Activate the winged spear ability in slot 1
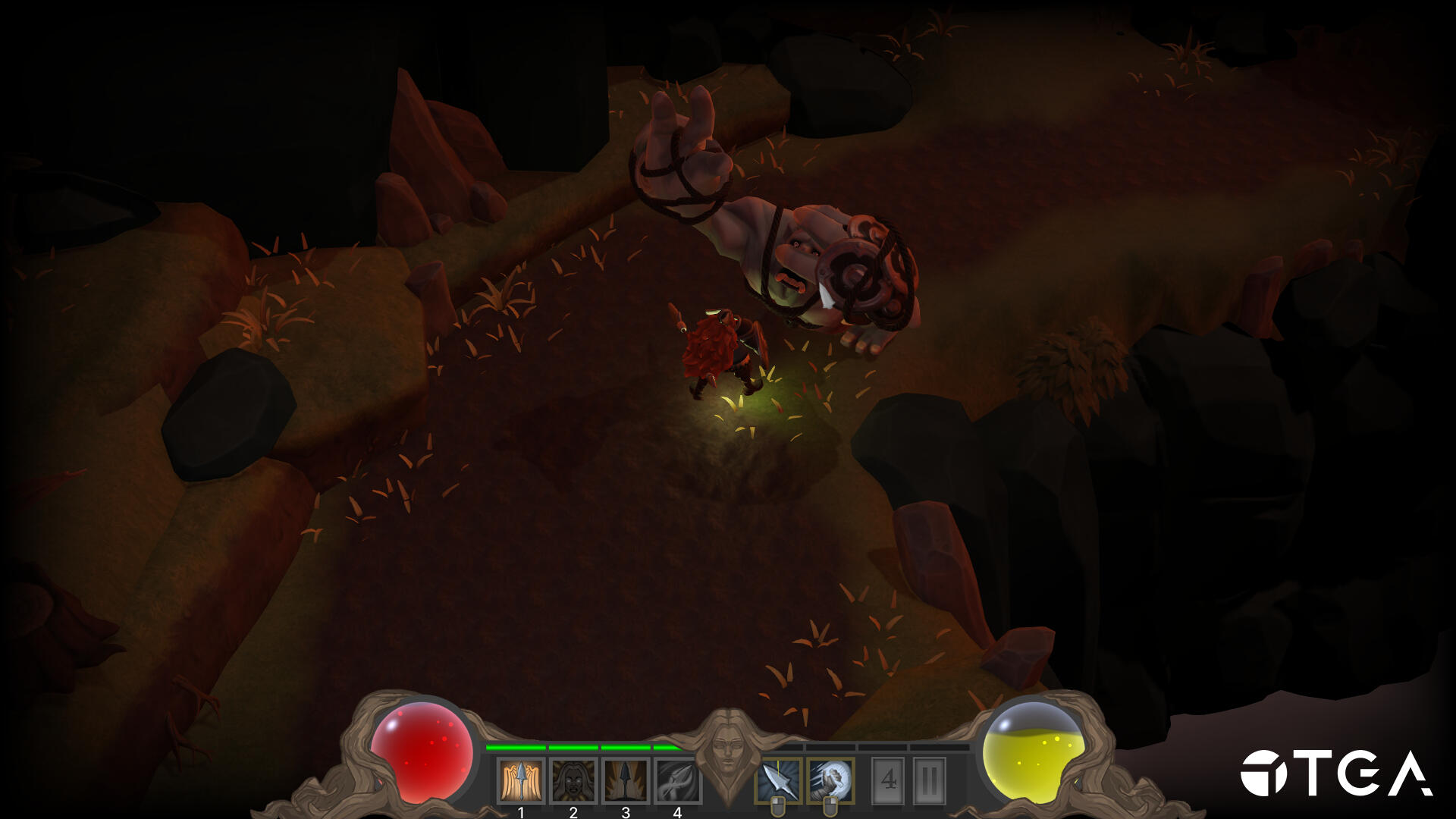 pos(521,781)
